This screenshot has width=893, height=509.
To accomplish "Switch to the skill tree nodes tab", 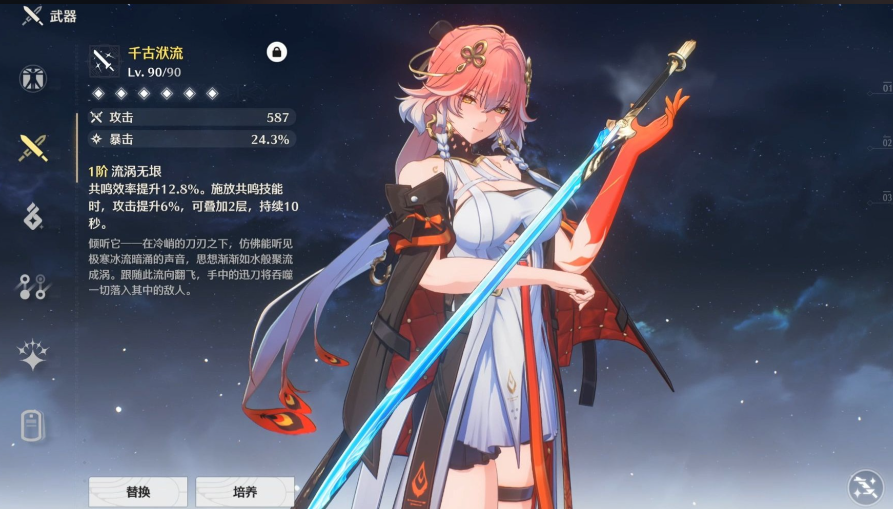I will (33, 287).
